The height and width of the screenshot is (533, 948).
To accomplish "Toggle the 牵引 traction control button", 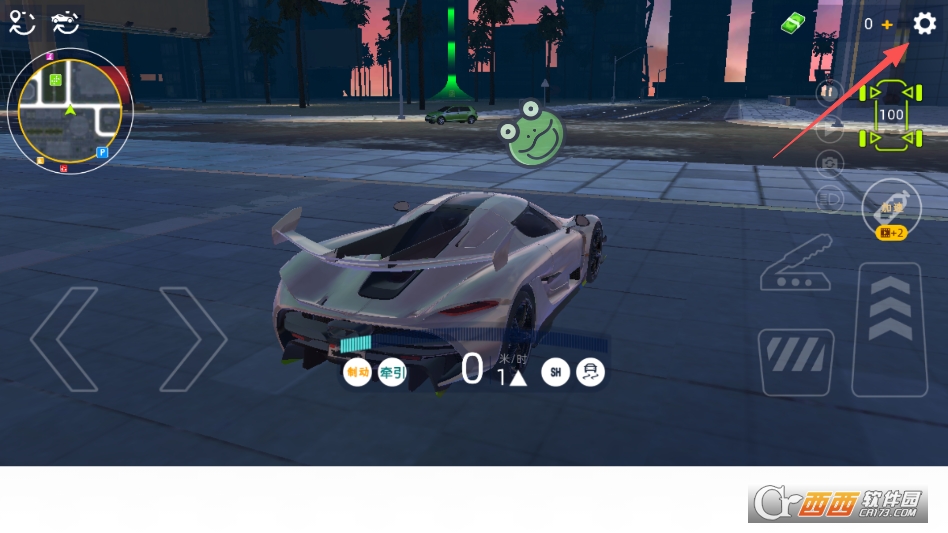I will (392, 373).
